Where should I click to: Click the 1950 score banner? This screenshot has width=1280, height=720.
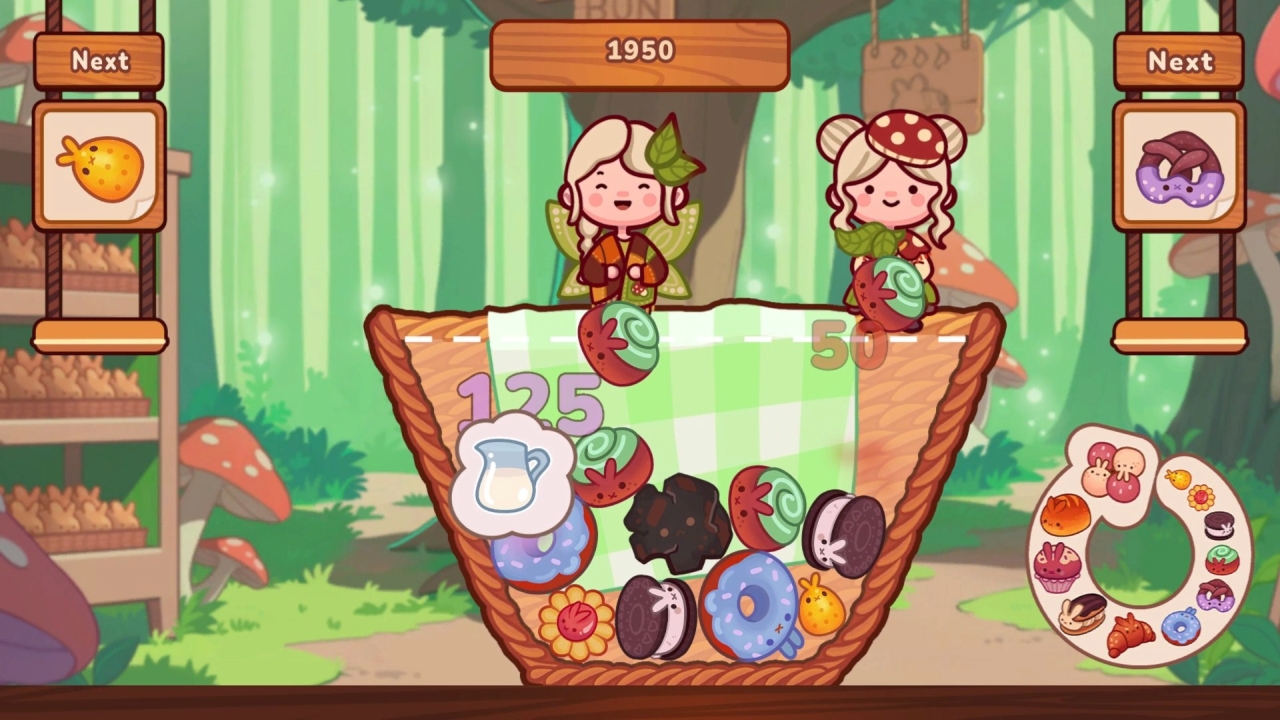click(x=639, y=52)
